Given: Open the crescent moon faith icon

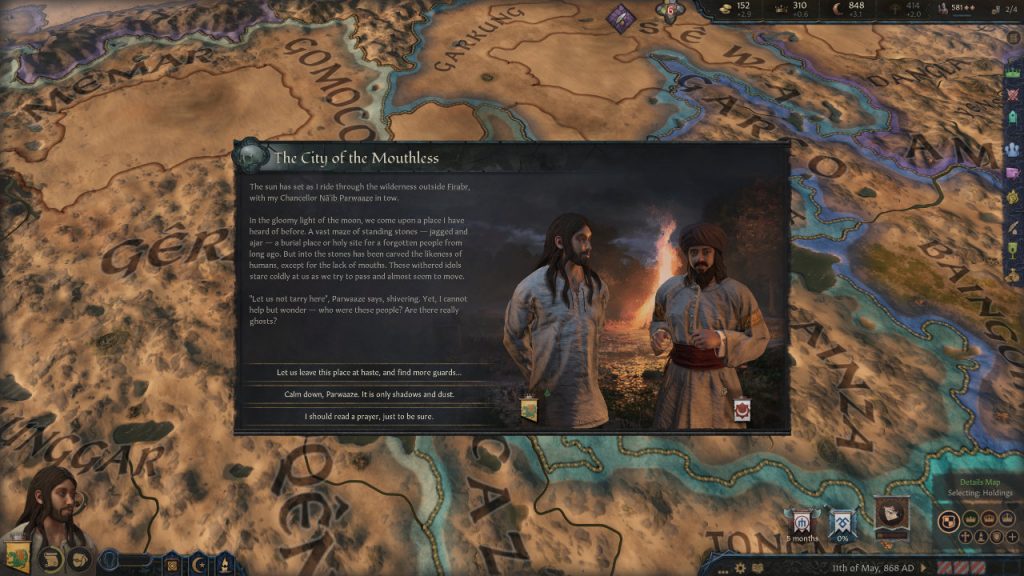Looking at the screenshot, I should [x=201, y=562].
